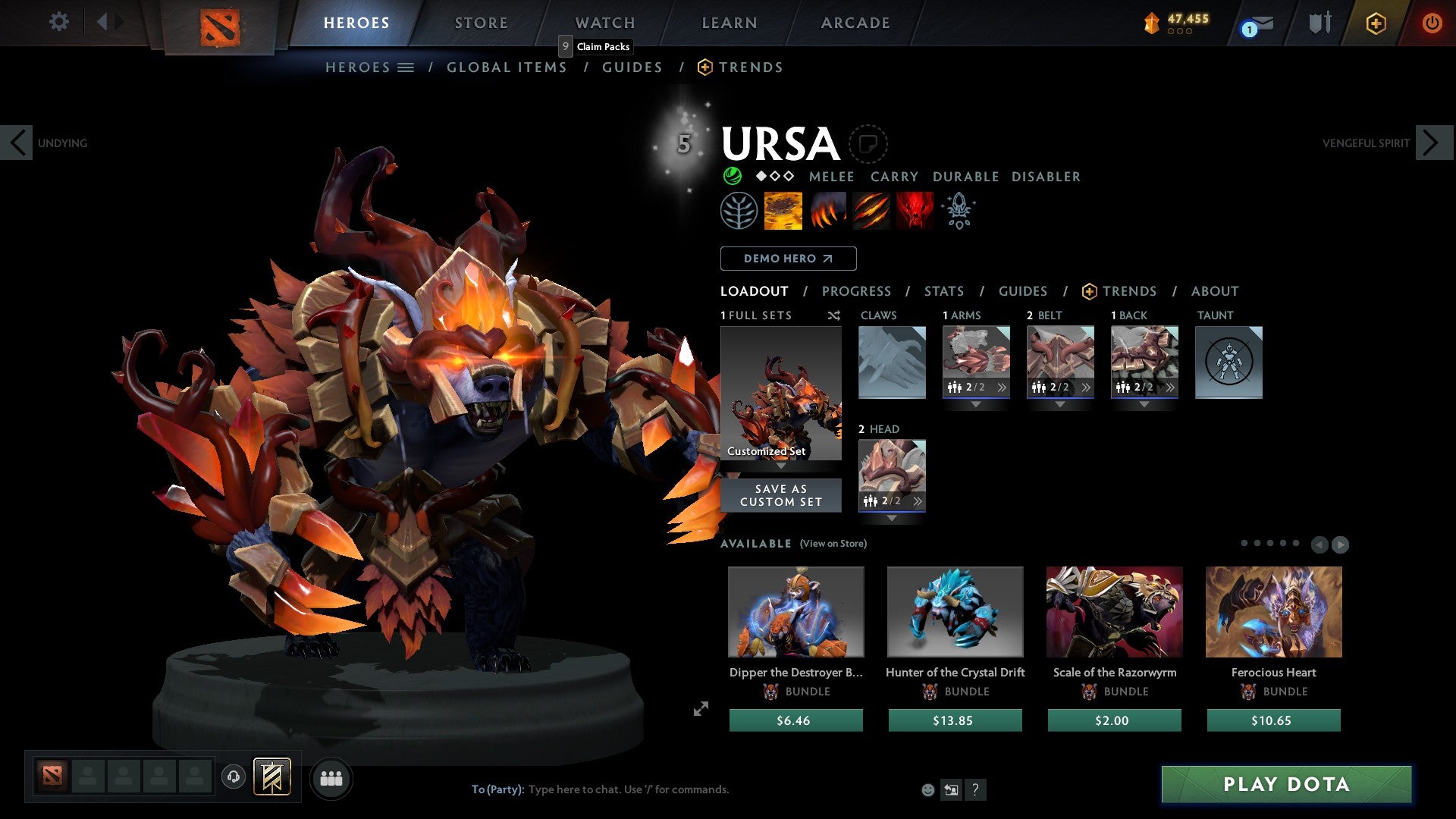Start matchmaking with Play Dota button

pyautogui.click(x=1286, y=784)
